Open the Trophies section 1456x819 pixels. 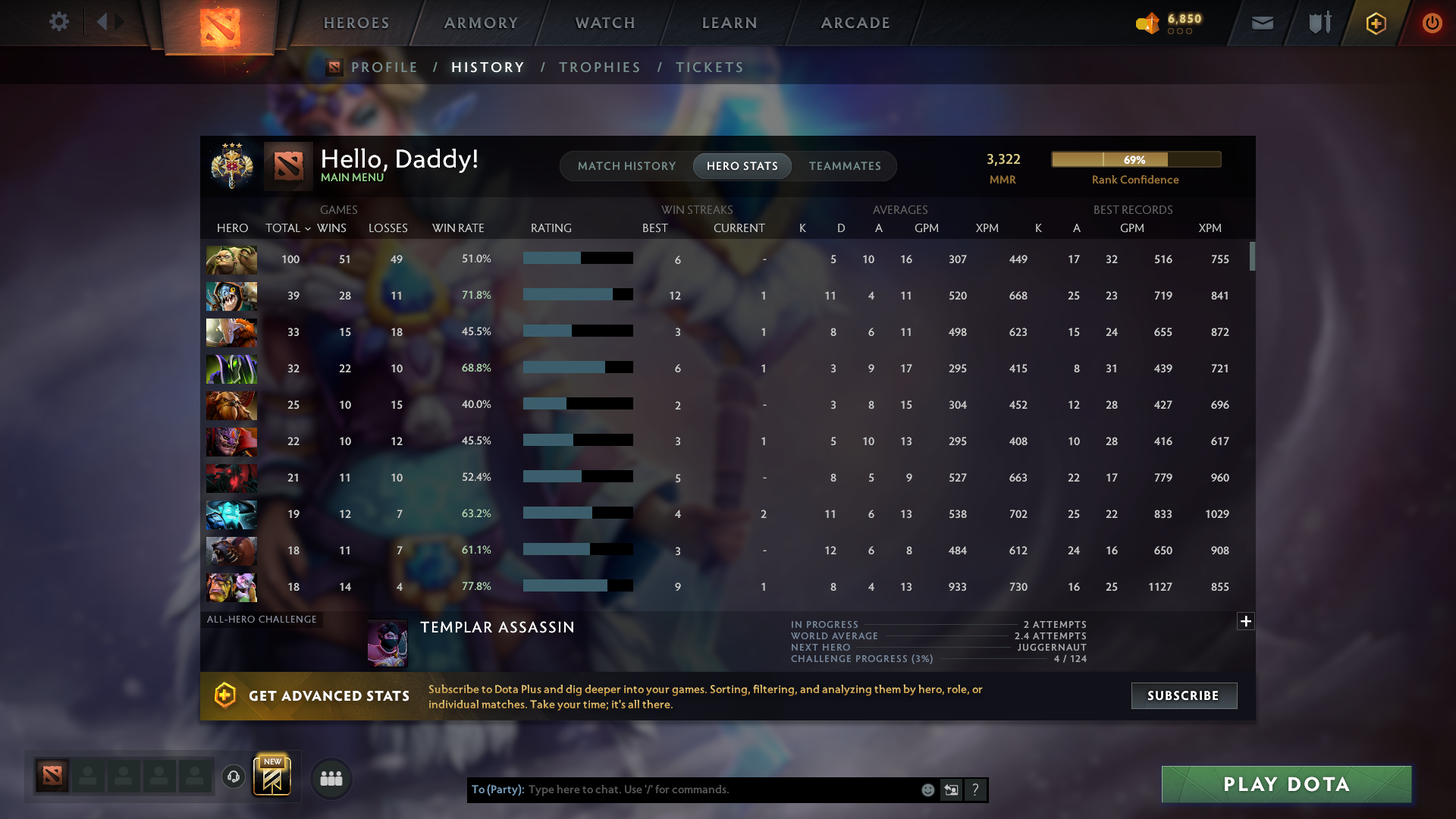pos(599,67)
